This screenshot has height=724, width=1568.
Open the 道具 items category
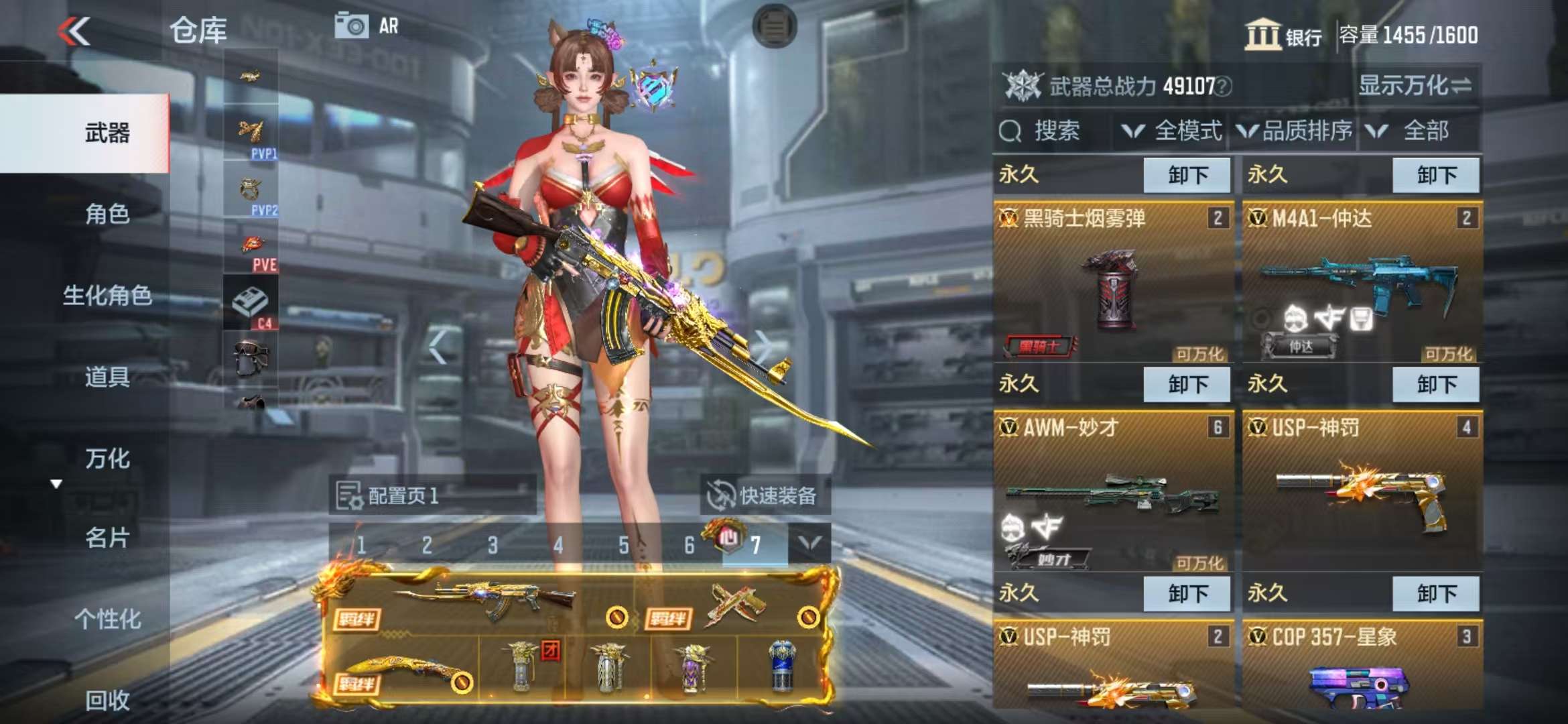[x=107, y=377]
